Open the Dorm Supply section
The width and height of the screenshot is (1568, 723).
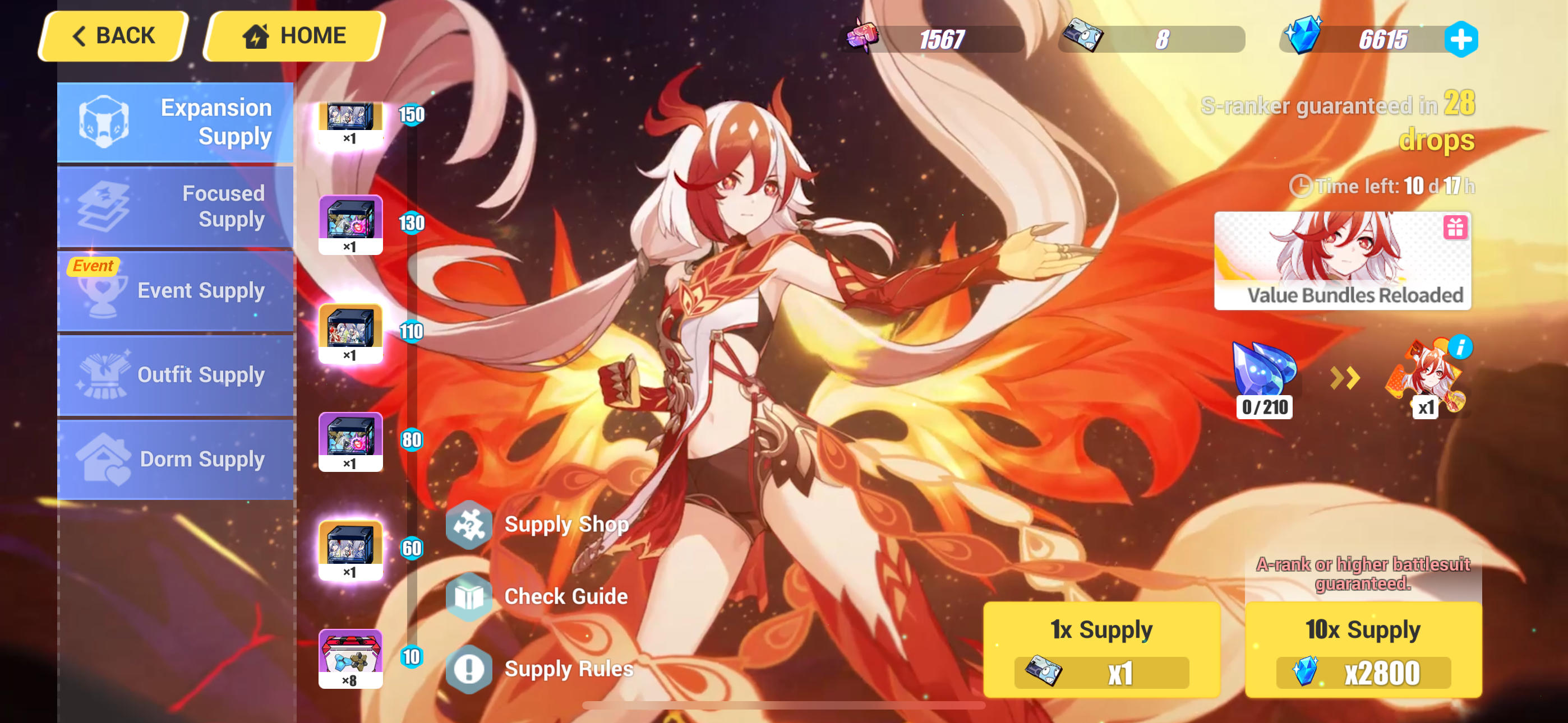[176, 460]
